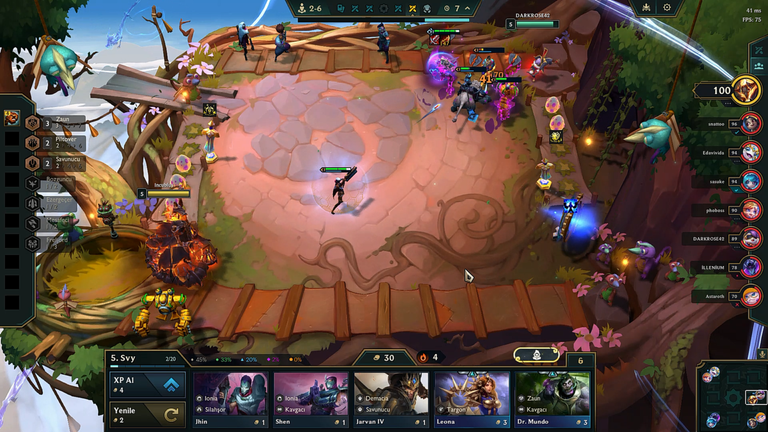Select the item in the inventory slot
768x432 pixels.
pos(11,118)
